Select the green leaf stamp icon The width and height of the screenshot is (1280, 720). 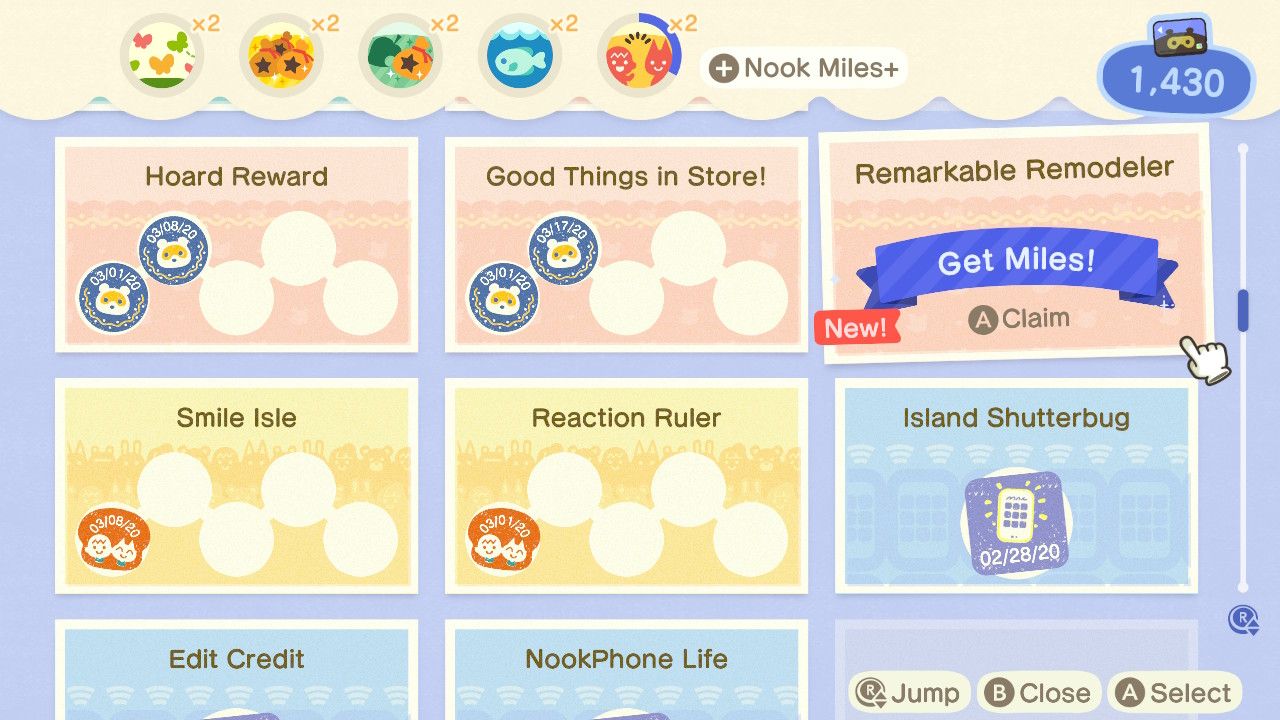(400, 55)
